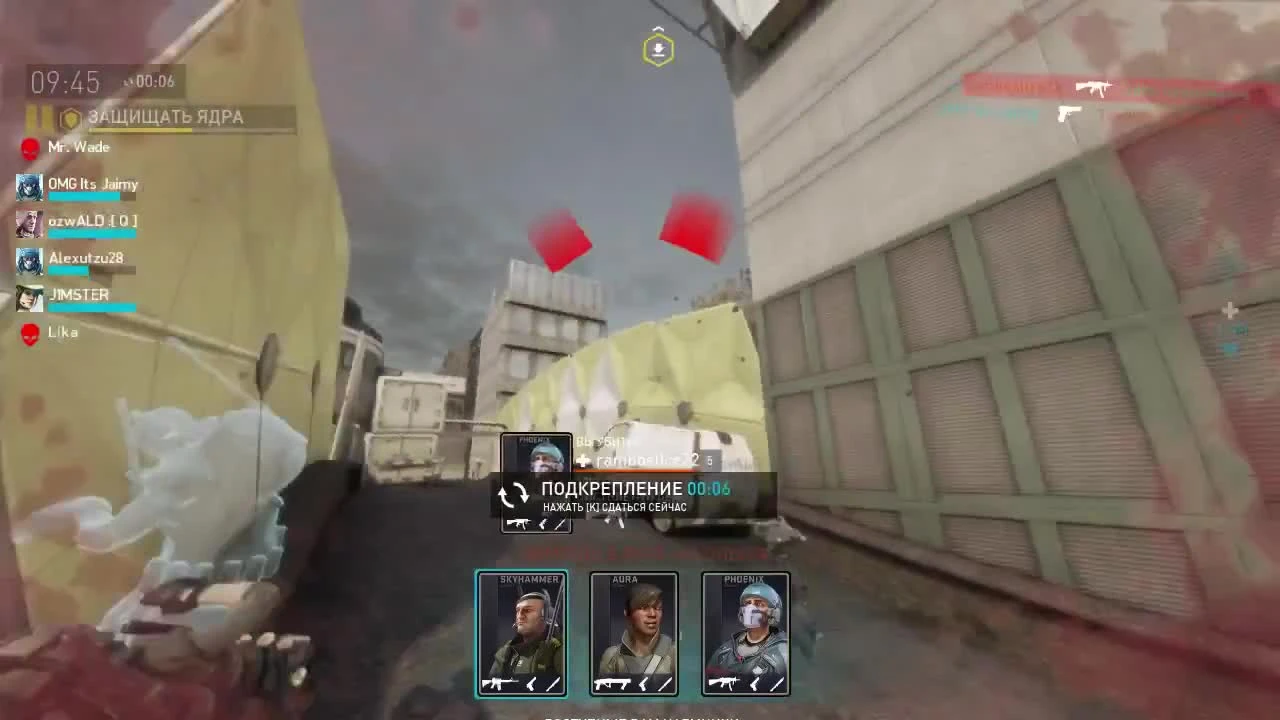Screen dimensions: 1280x720
Task: Click the shield objective icon beside ЗАЩИЩАТЬ ЯДРА
Action: pos(68,117)
